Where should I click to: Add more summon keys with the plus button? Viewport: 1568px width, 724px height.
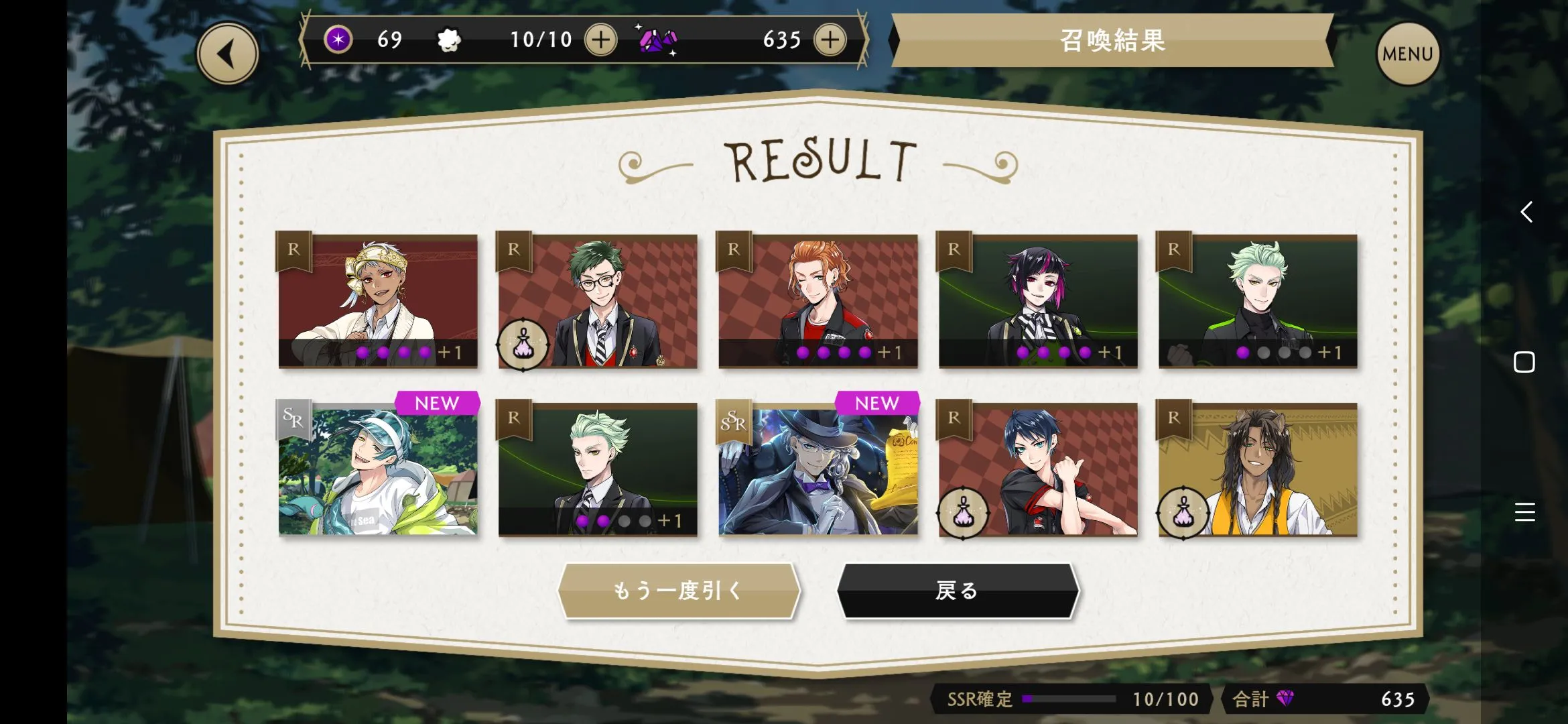600,40
